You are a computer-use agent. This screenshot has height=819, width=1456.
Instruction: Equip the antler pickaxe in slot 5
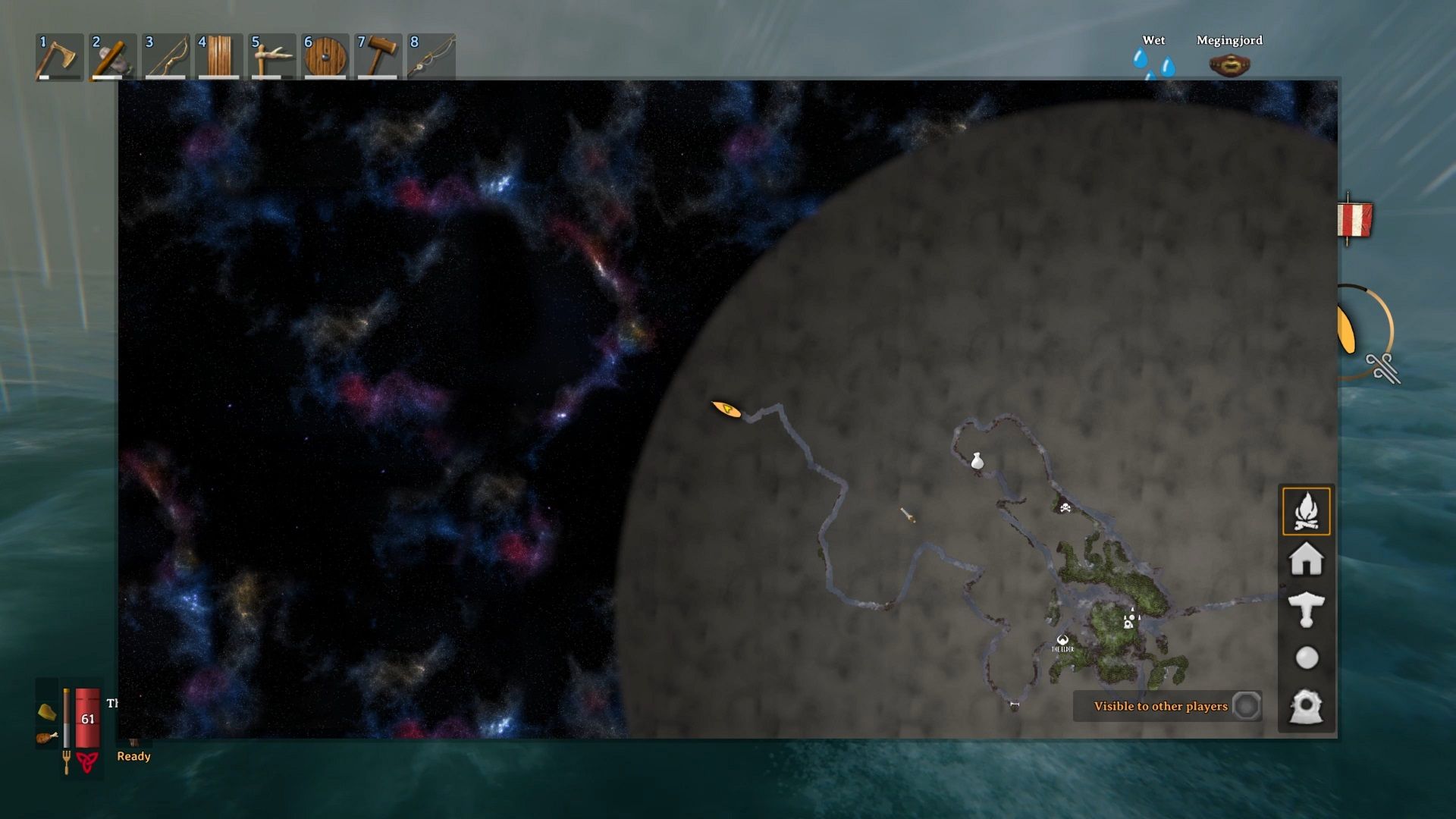click(x=271, y=57)
